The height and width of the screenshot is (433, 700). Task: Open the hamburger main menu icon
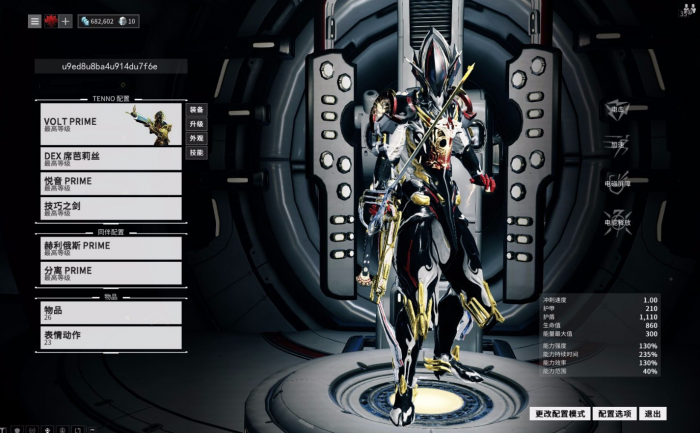tap(34, 21)
